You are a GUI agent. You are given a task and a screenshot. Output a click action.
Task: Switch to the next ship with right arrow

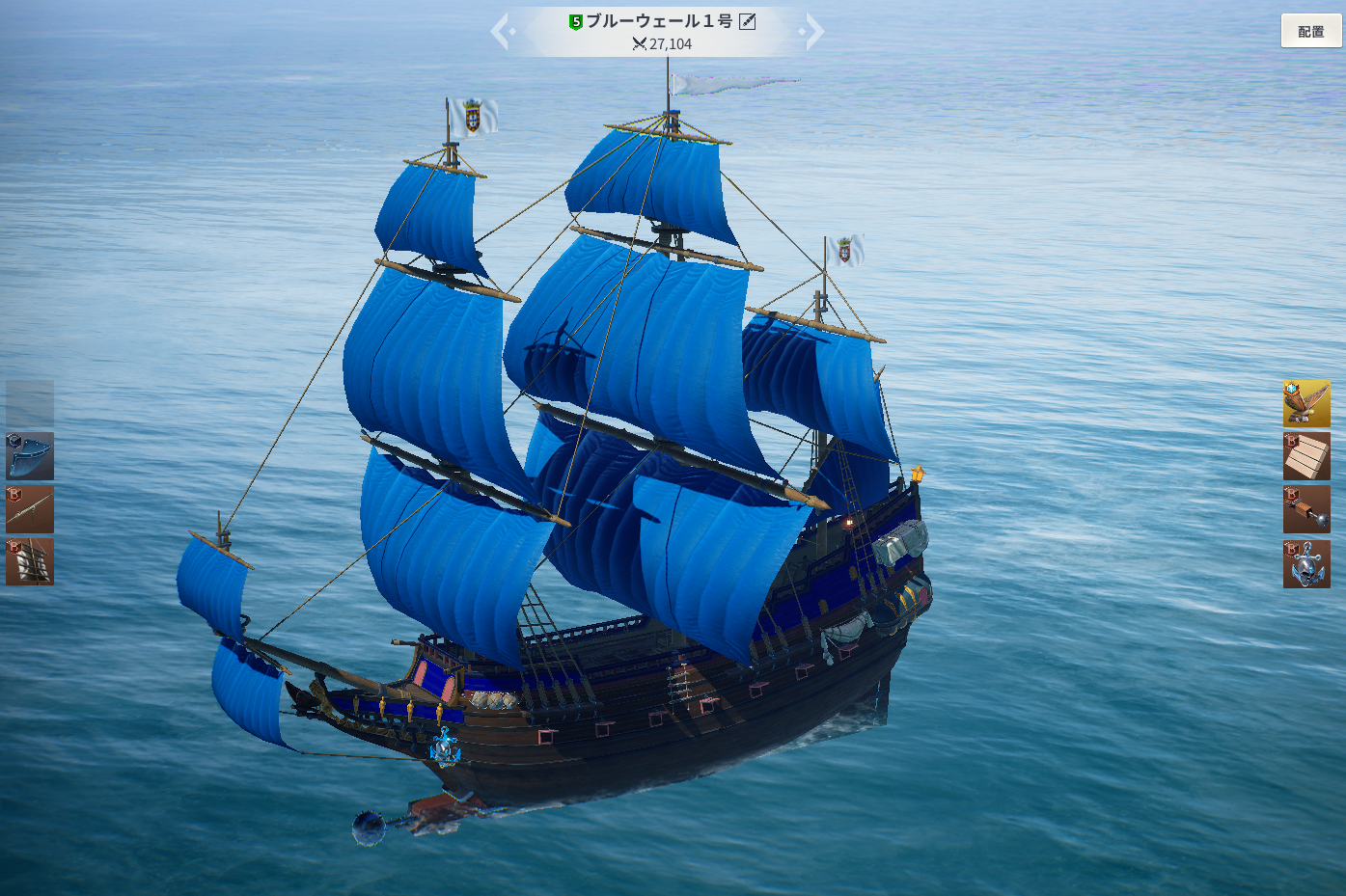coord(813,31)
